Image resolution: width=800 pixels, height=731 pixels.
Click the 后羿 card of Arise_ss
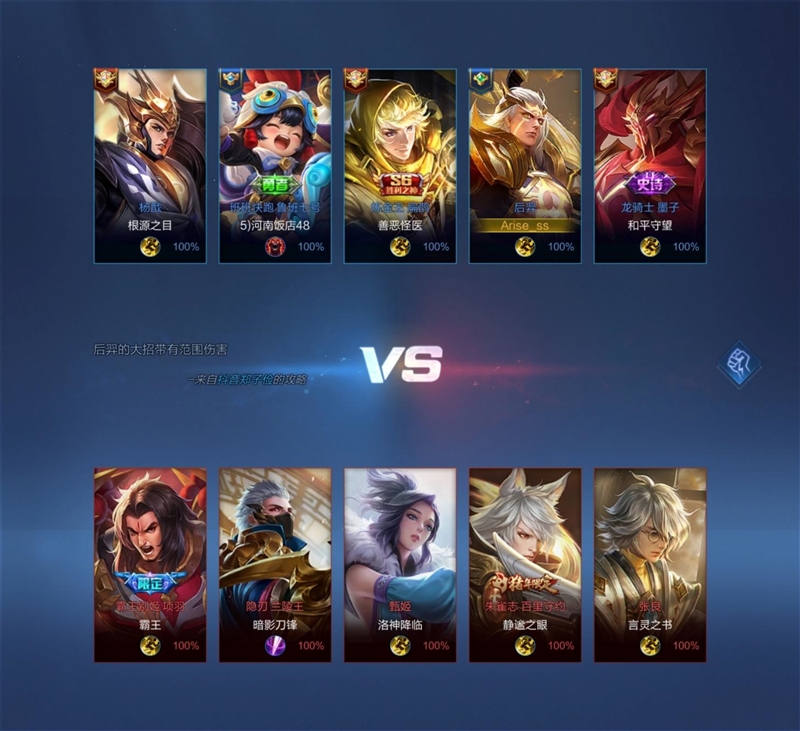(525, 165)
